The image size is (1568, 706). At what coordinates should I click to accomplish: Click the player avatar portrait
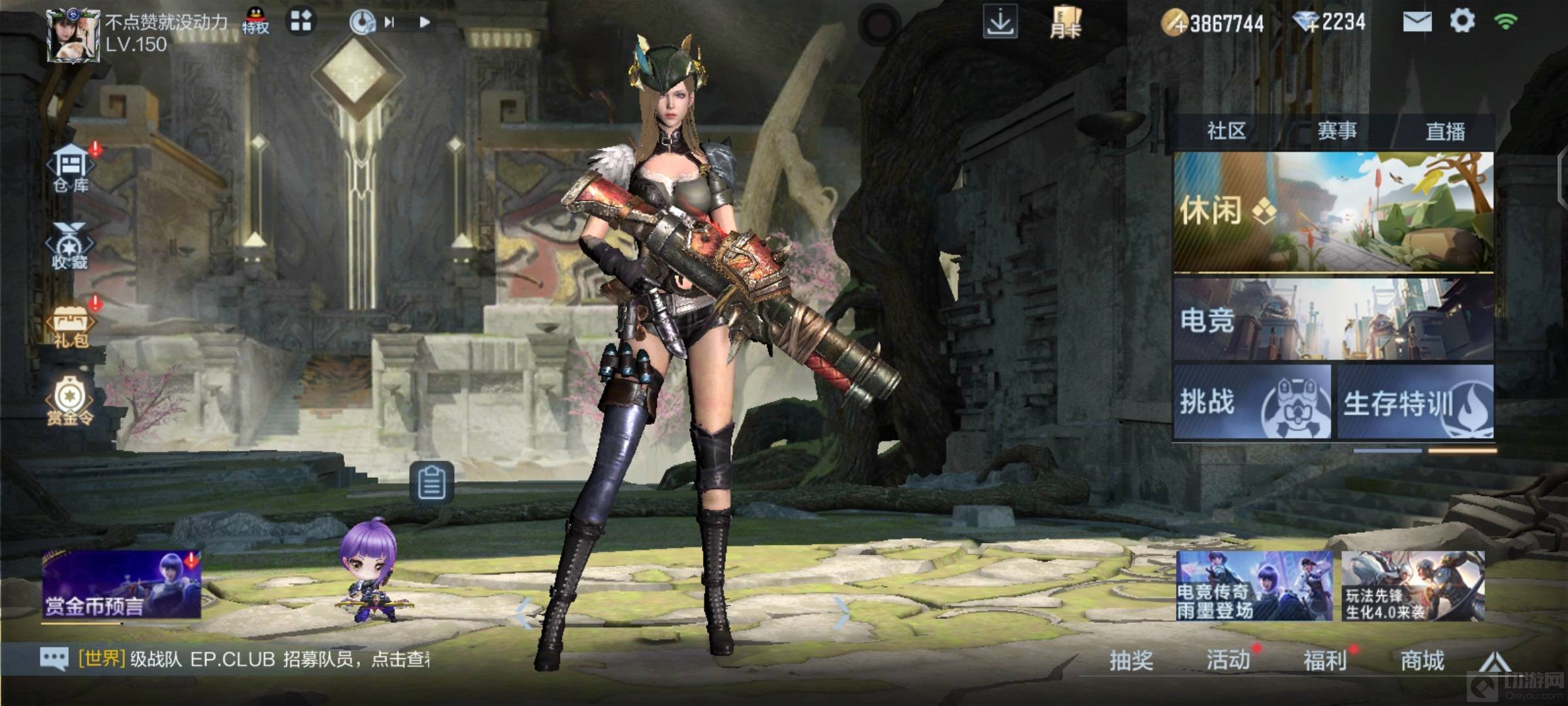[73, 36]
